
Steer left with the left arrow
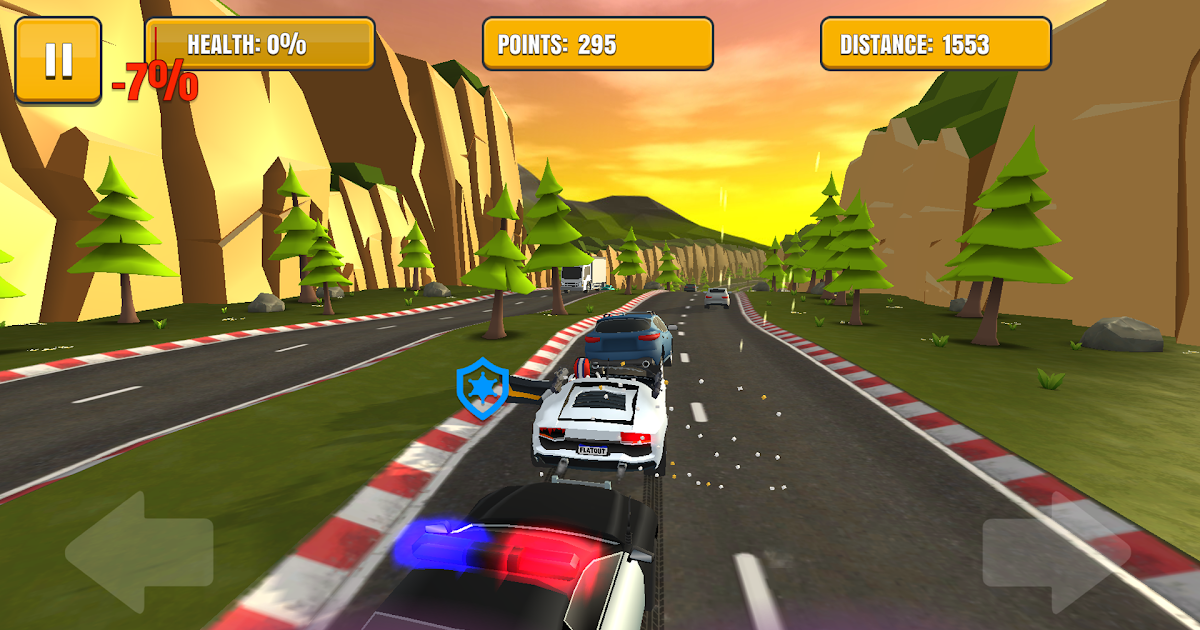click(x=138, y=552)
